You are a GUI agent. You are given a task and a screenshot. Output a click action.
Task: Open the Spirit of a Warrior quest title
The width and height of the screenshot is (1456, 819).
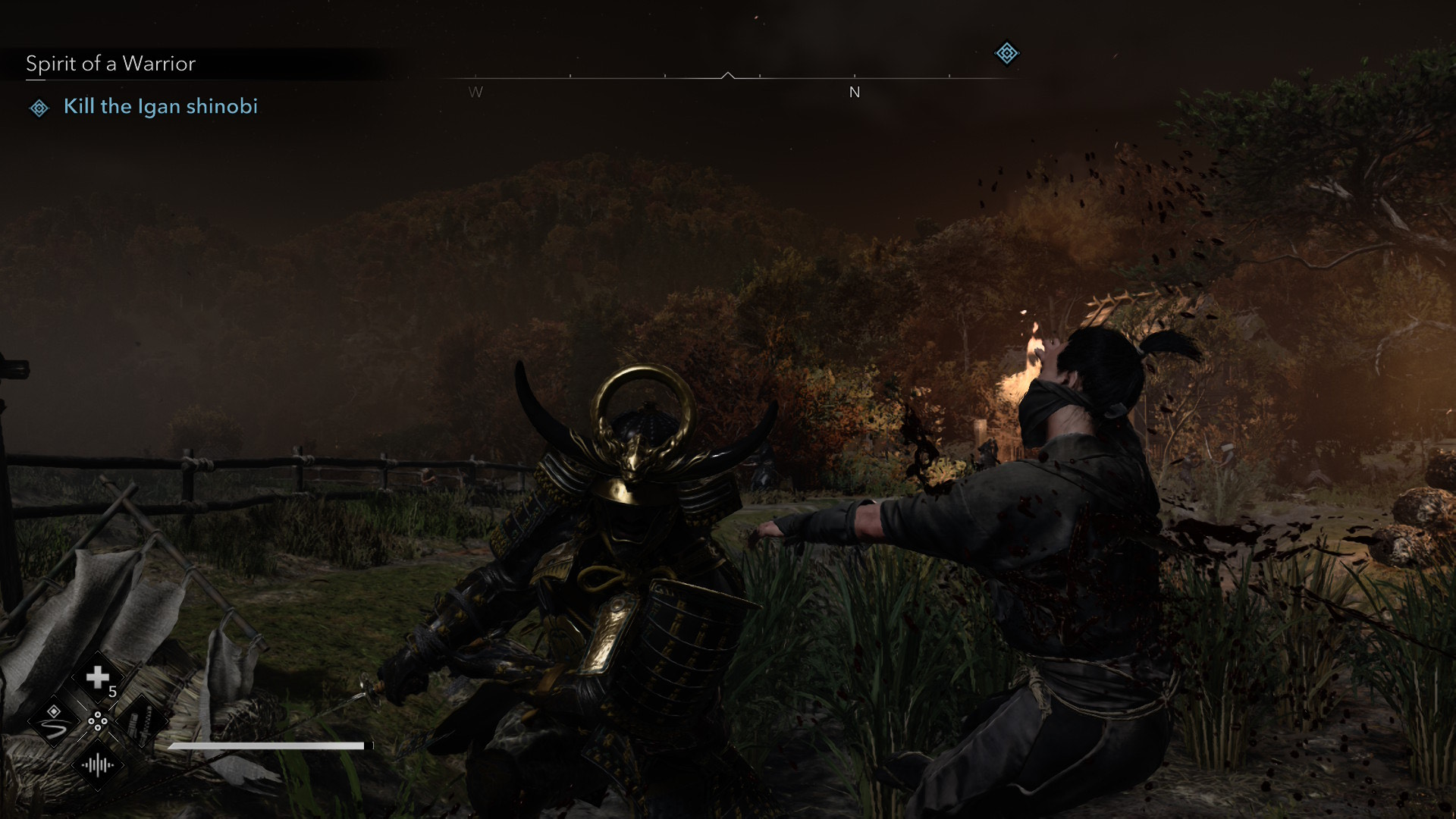point(111,64)
